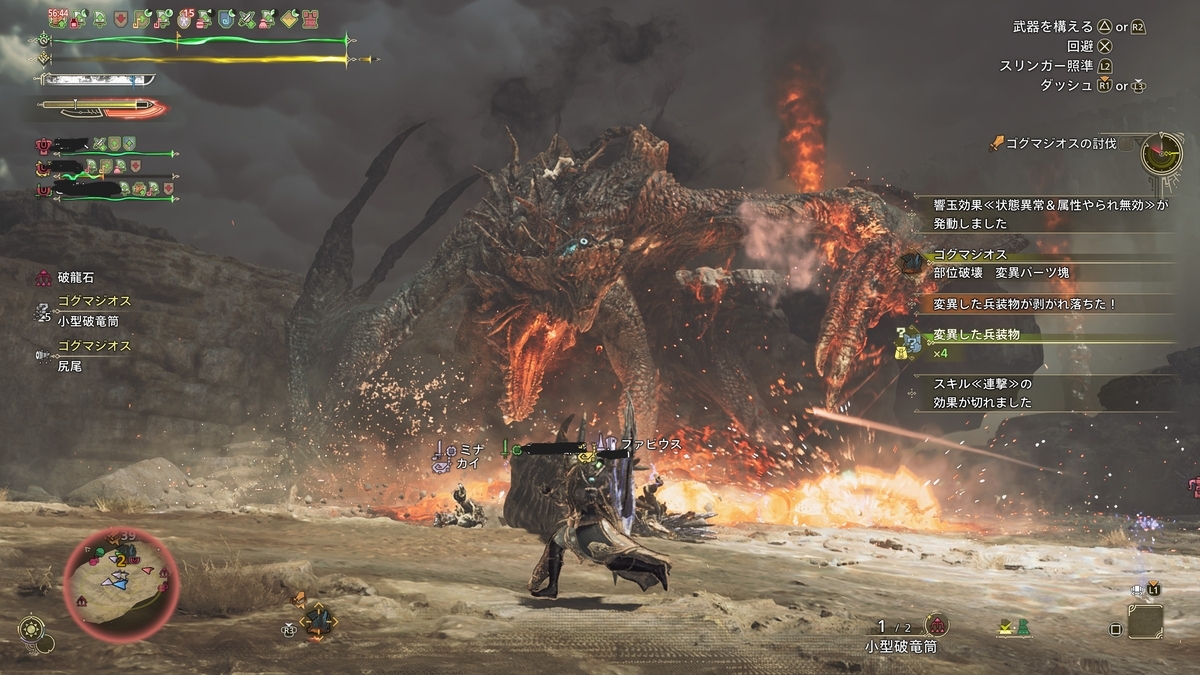The height and width of the screenshot is (675, 1200).
Task: Select the buff icon showing number 15
Action: pyautogui.click(x=187, y=18)
